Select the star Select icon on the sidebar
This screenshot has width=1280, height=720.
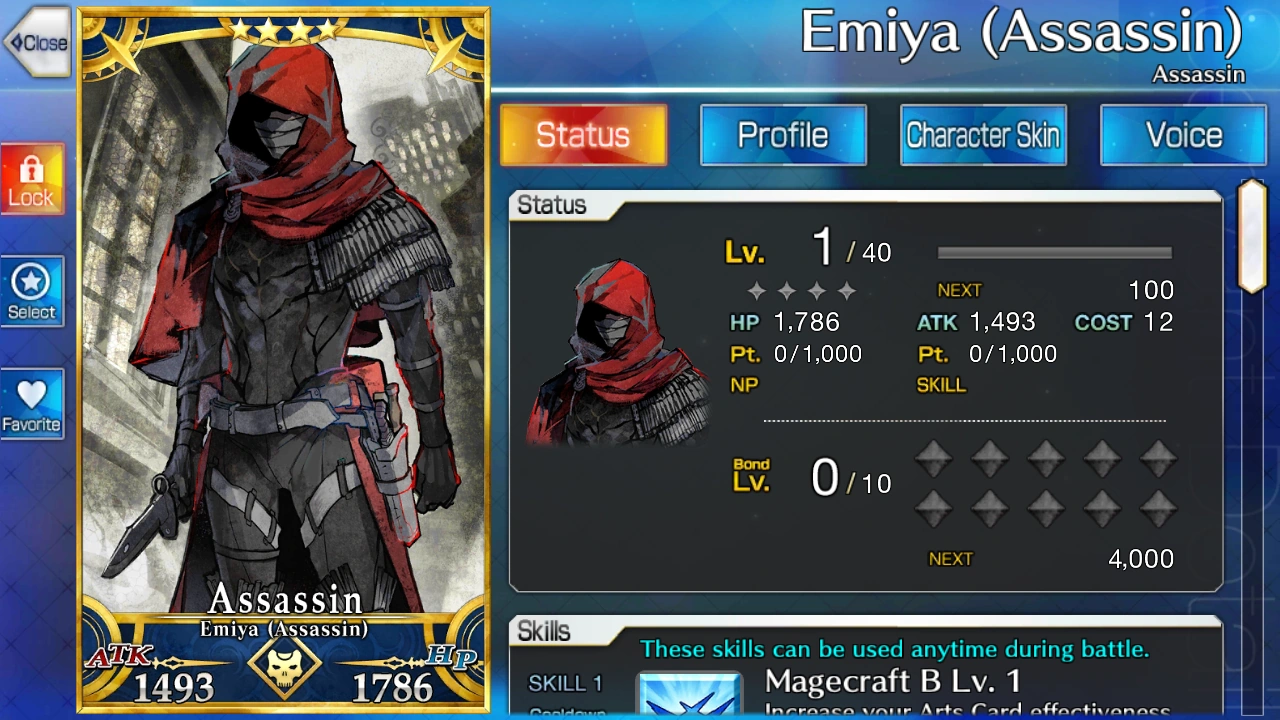coord(32,291)
